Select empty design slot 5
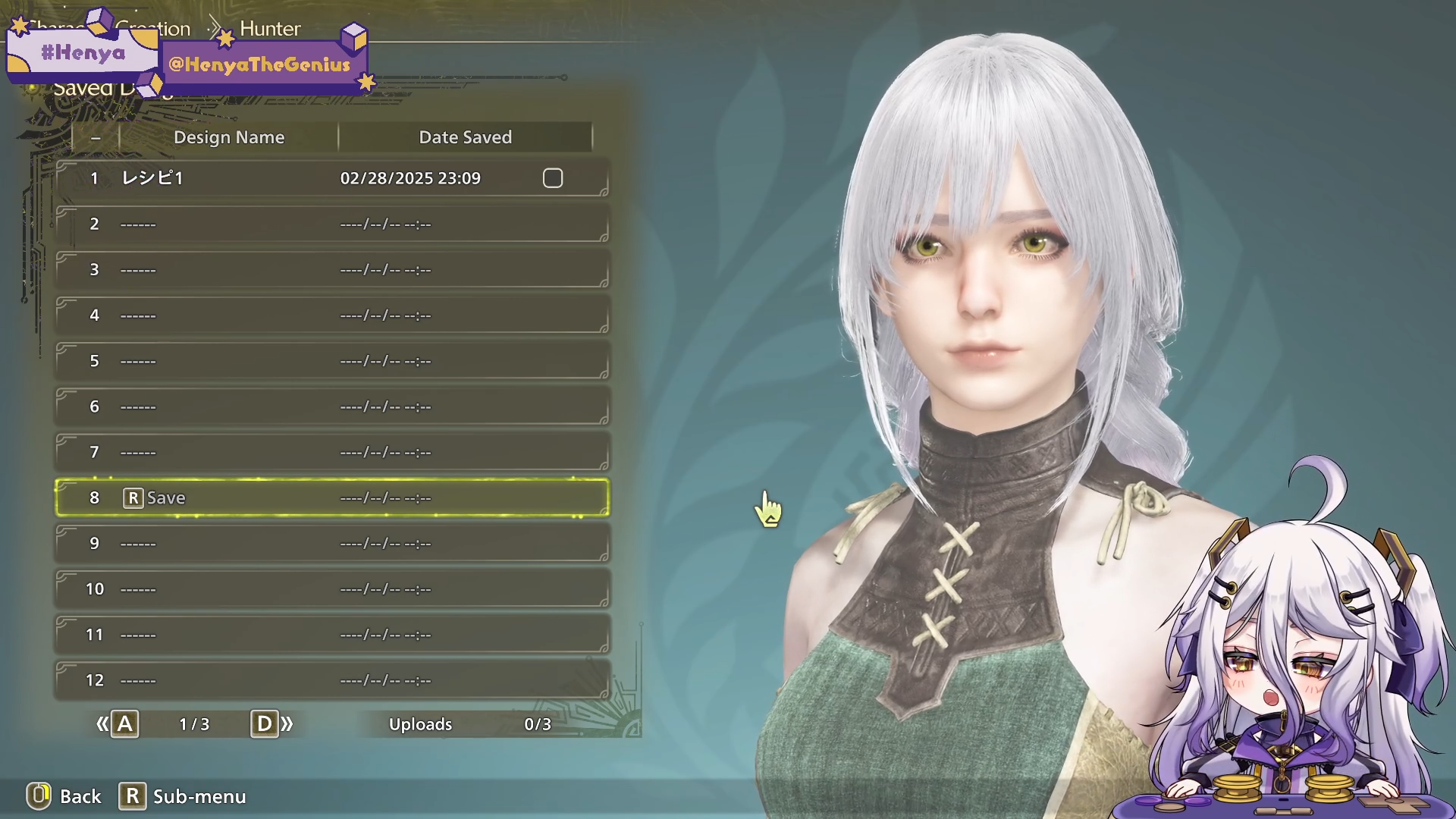This screenshot has height=819, width=1456. [331, 361]
